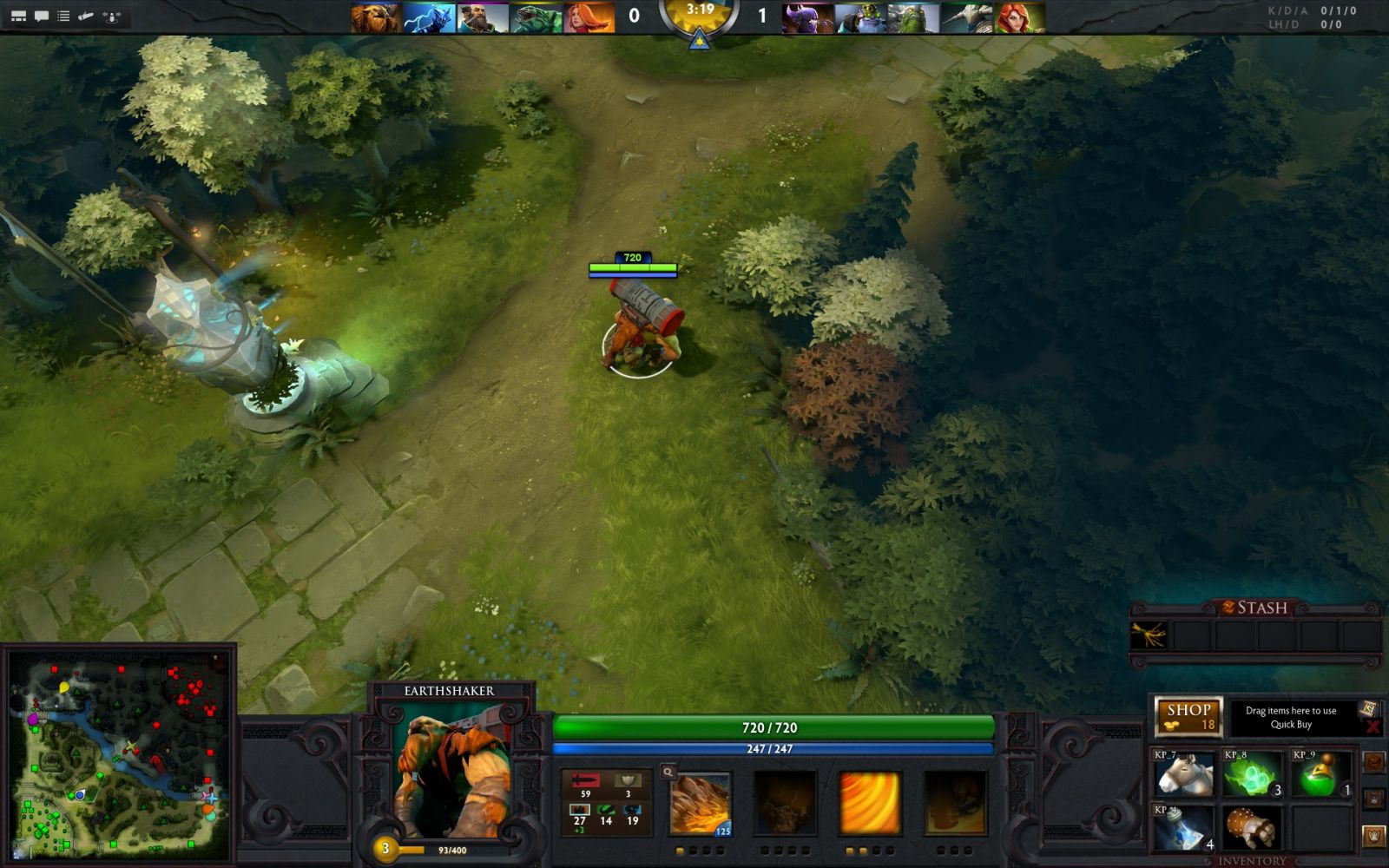Cast the Fissure ability

(x=700, y=804)
